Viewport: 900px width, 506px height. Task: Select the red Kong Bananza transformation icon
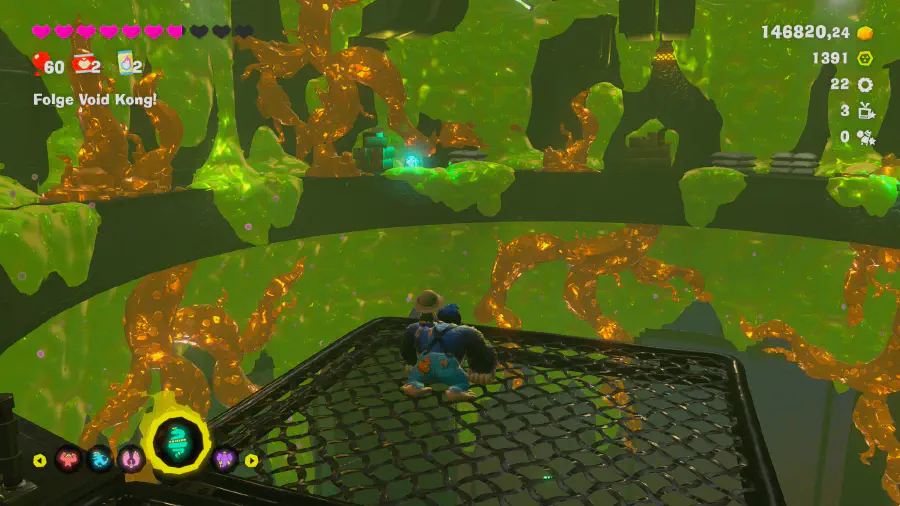pos(70,460)
